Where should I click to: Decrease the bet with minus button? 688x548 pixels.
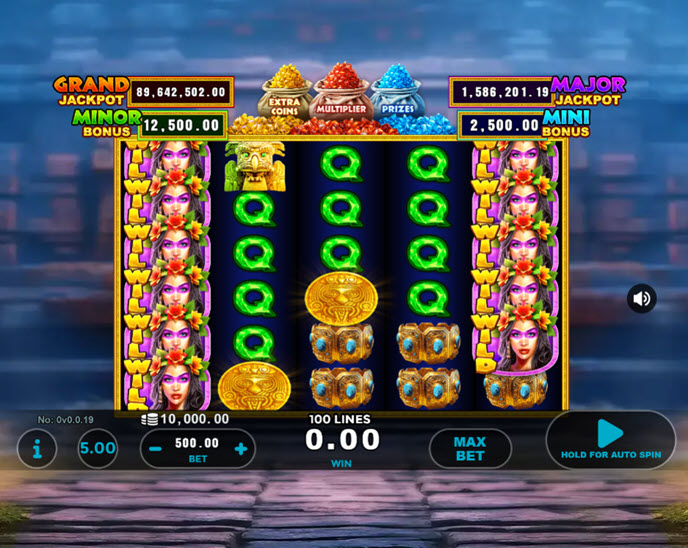pyautogui.click(x=156, y=449)
